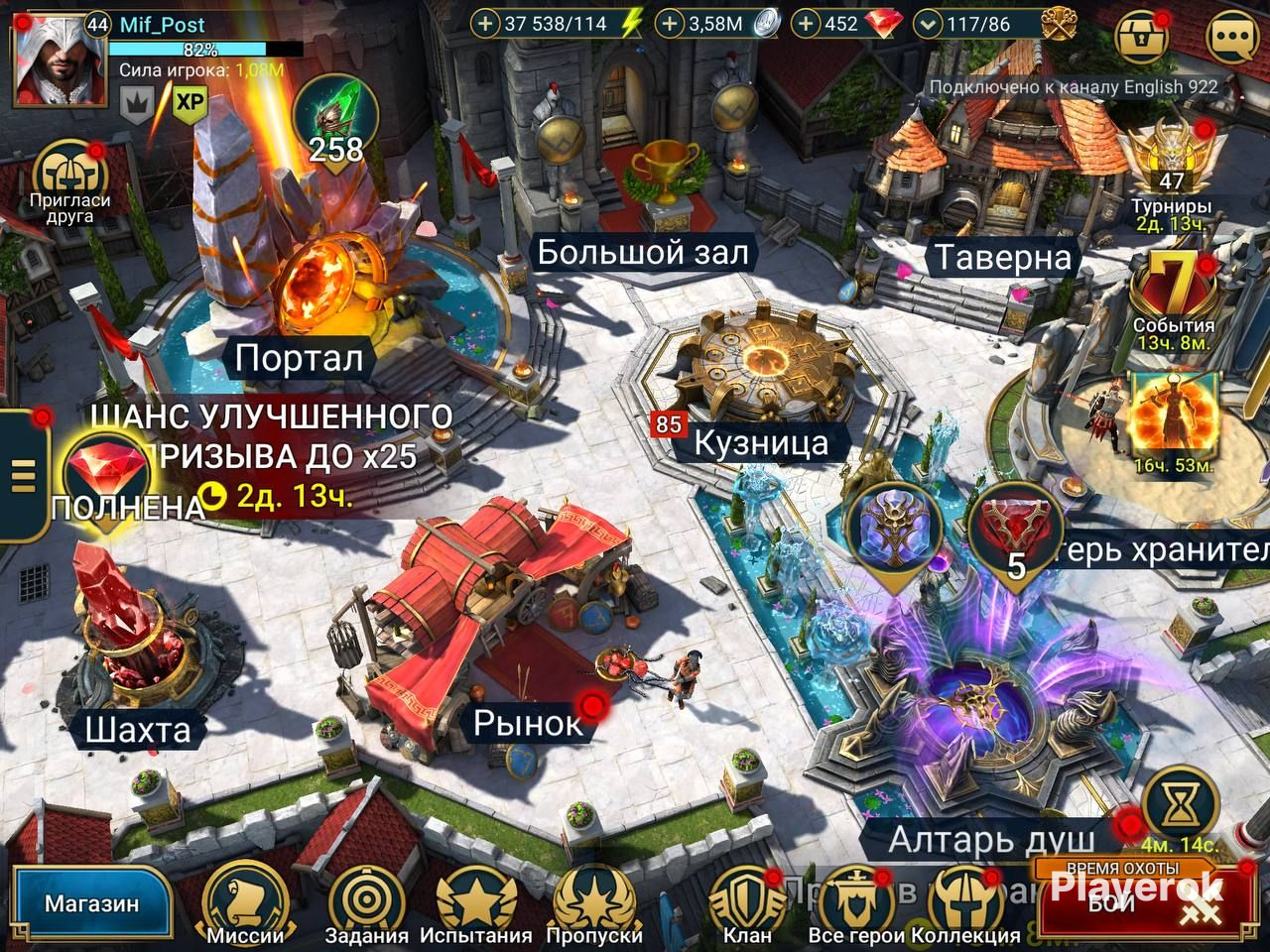Show the Все герои heroes list
Viewport: 1270px width, 952px height.
click(854, 901)
